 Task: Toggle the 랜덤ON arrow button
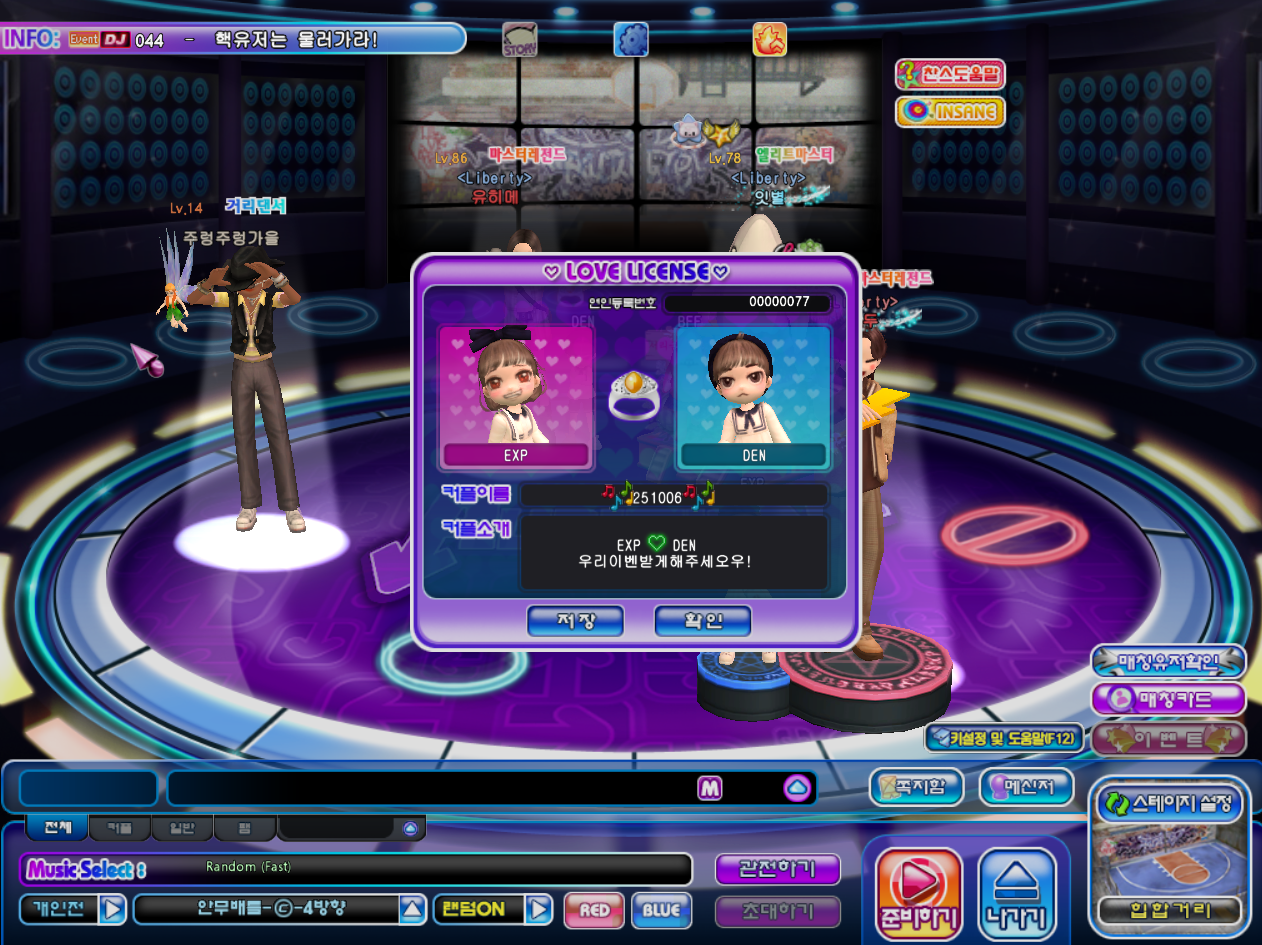(x=539, y=910)
